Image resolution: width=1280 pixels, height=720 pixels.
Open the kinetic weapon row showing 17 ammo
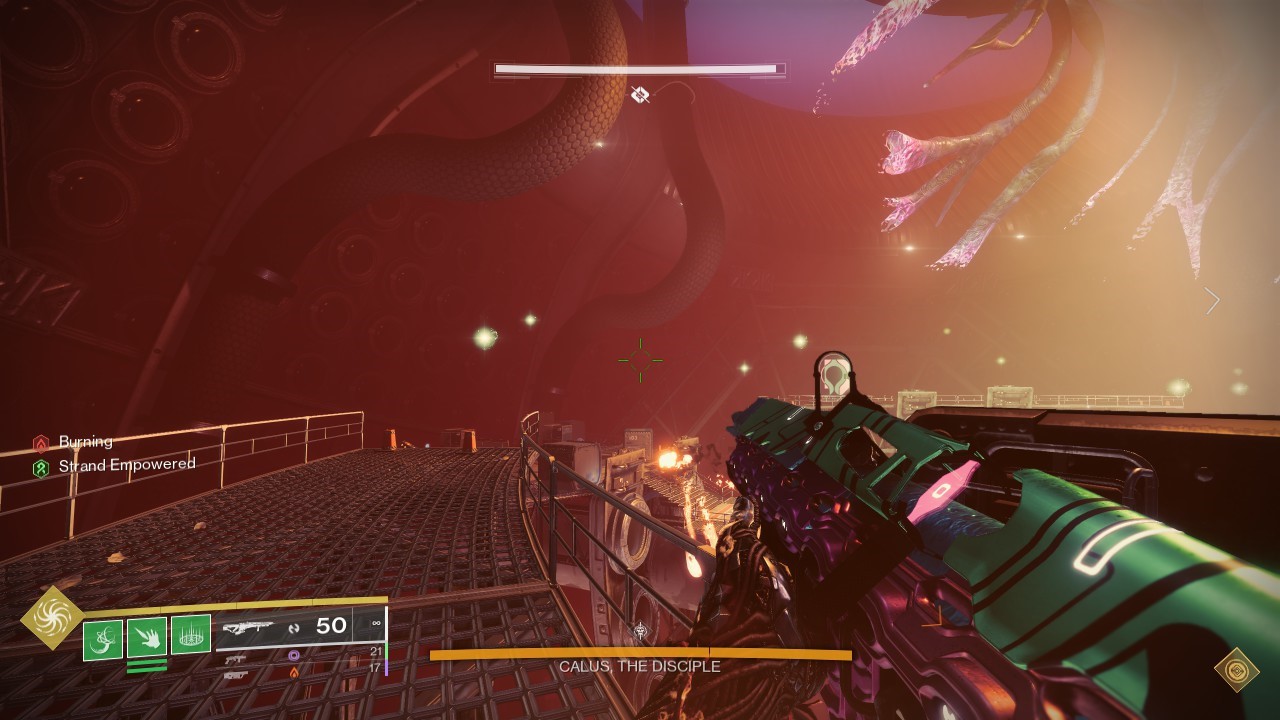pyautogui.click(x=234, y=676)
